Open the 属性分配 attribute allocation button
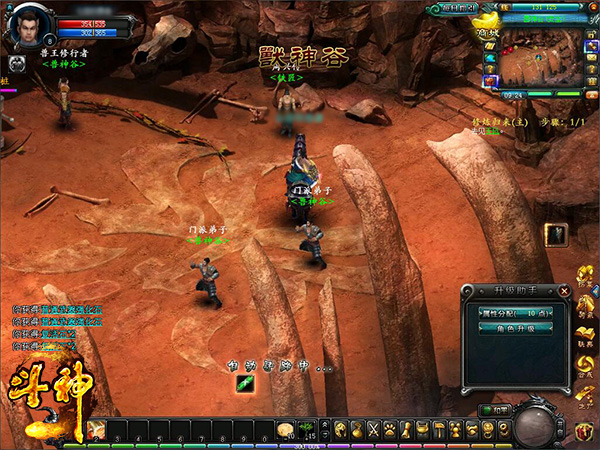The height and width of the screenshot is (450, 600). point(510,313)
